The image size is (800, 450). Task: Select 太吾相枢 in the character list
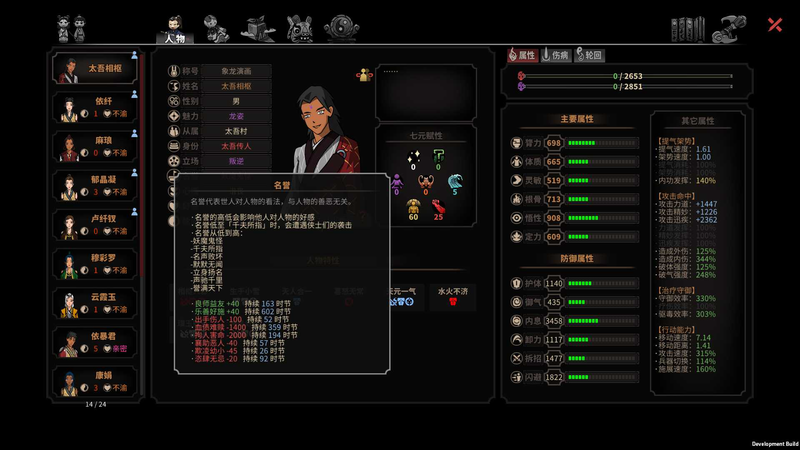click(96, 69)
